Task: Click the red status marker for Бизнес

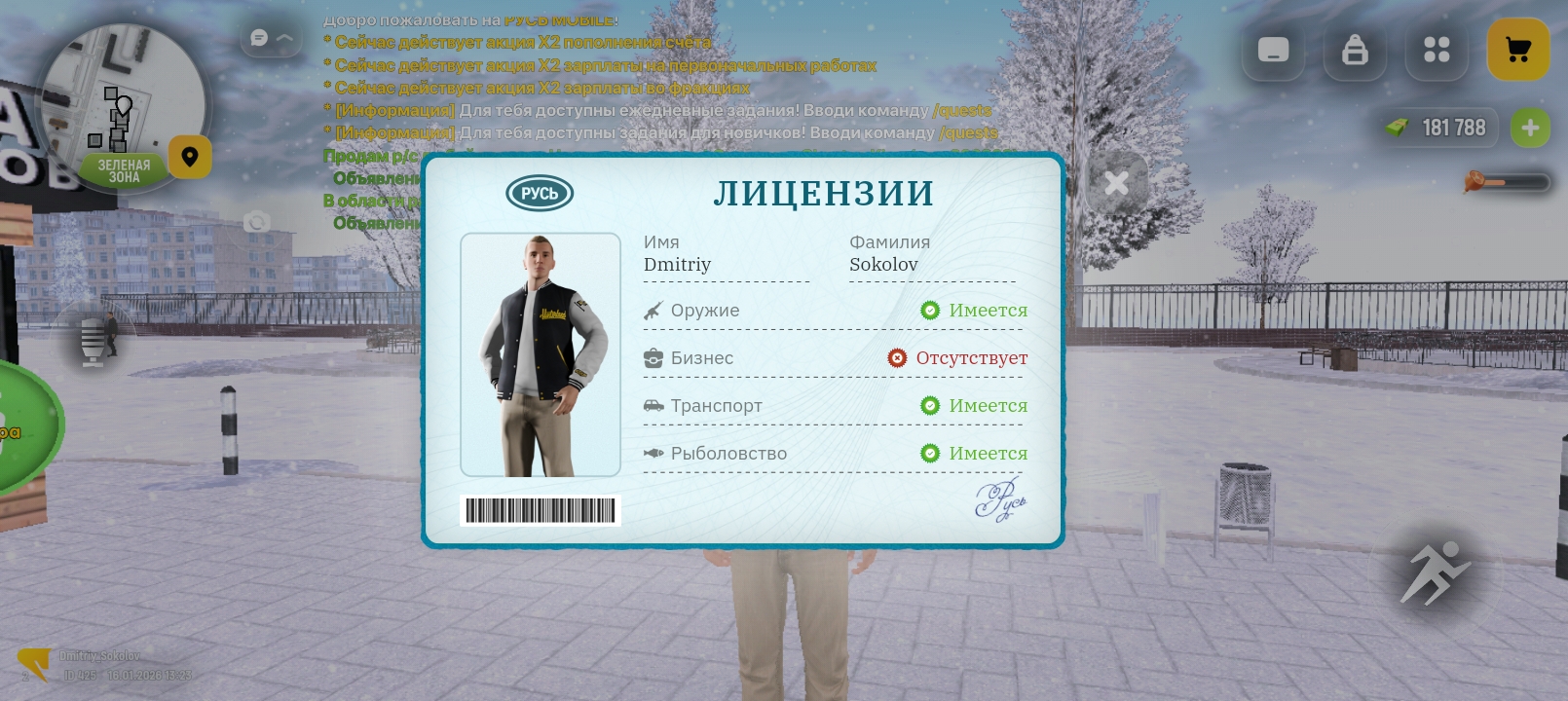Action: pos(897,358)
